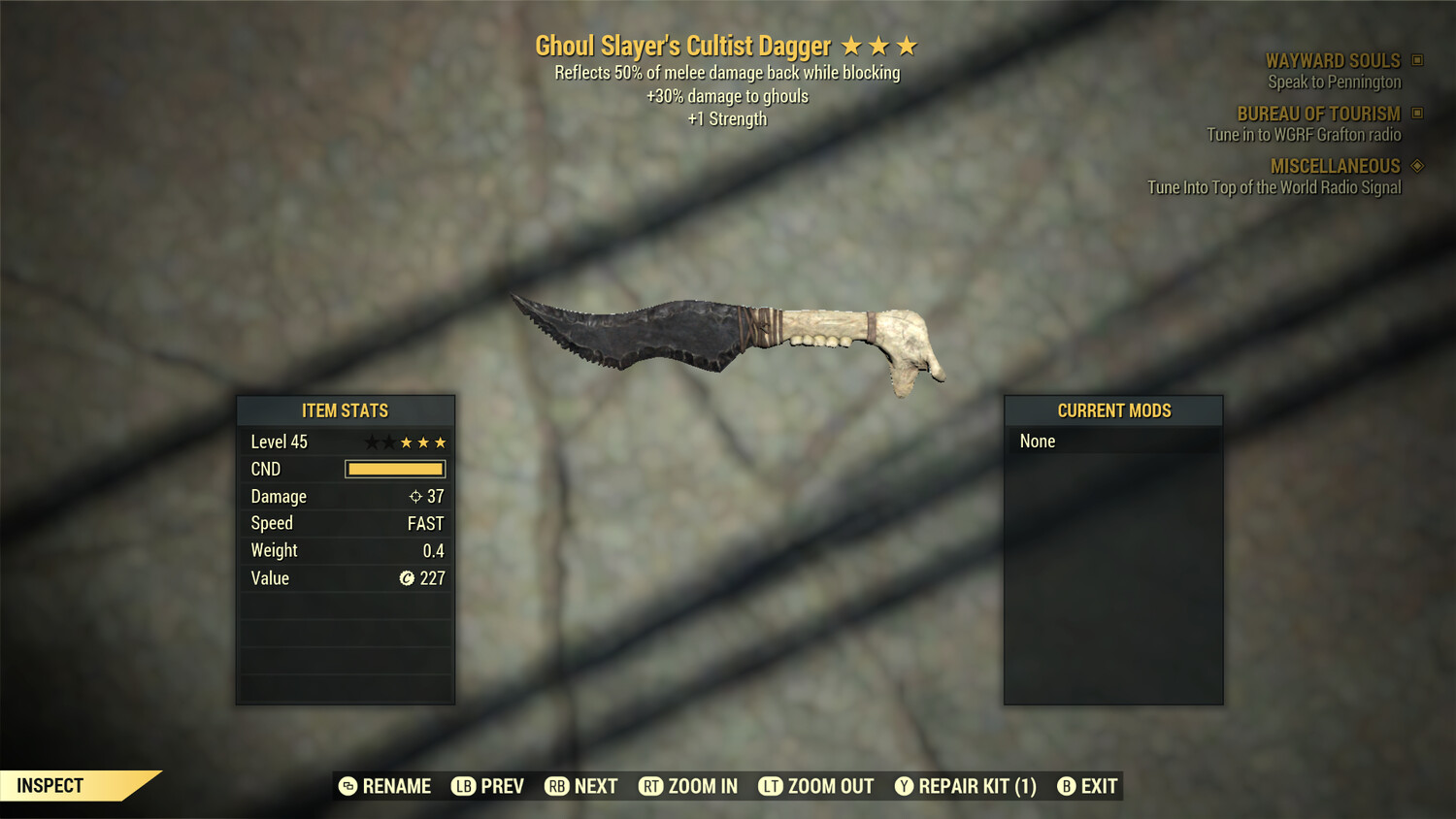
Task: Exit the inspect screen
Action: point(1088,786)
